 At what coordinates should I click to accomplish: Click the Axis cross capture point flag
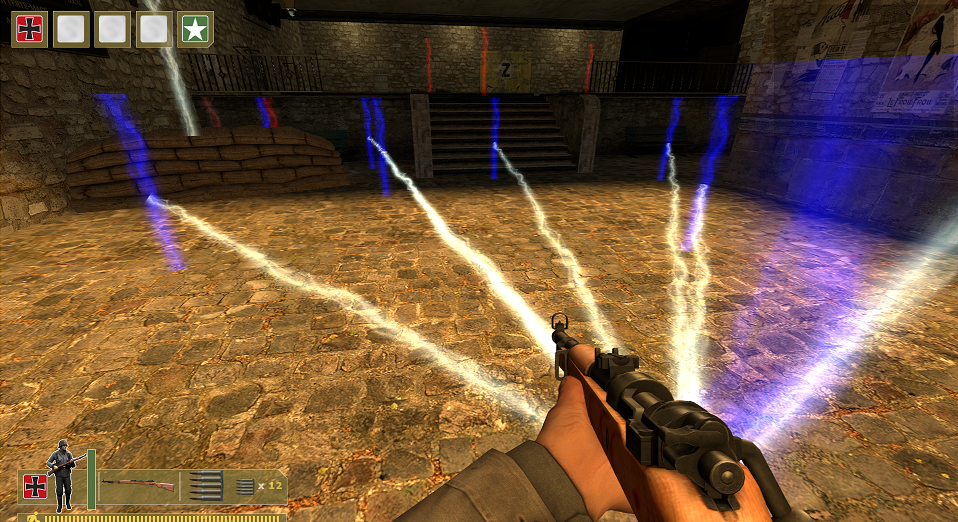(29, 29)
